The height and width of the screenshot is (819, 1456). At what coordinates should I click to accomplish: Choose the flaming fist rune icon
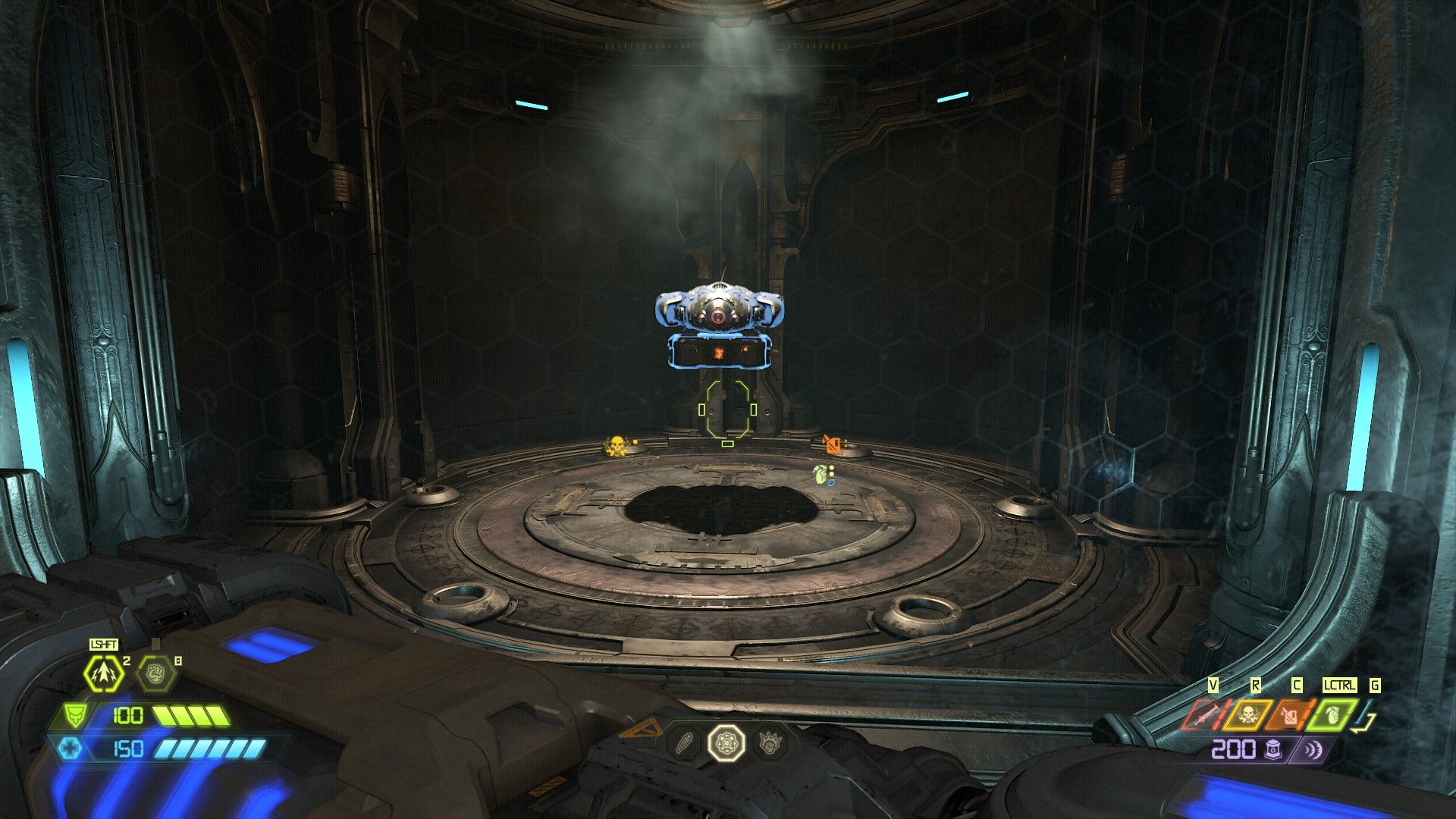[768, 742]
